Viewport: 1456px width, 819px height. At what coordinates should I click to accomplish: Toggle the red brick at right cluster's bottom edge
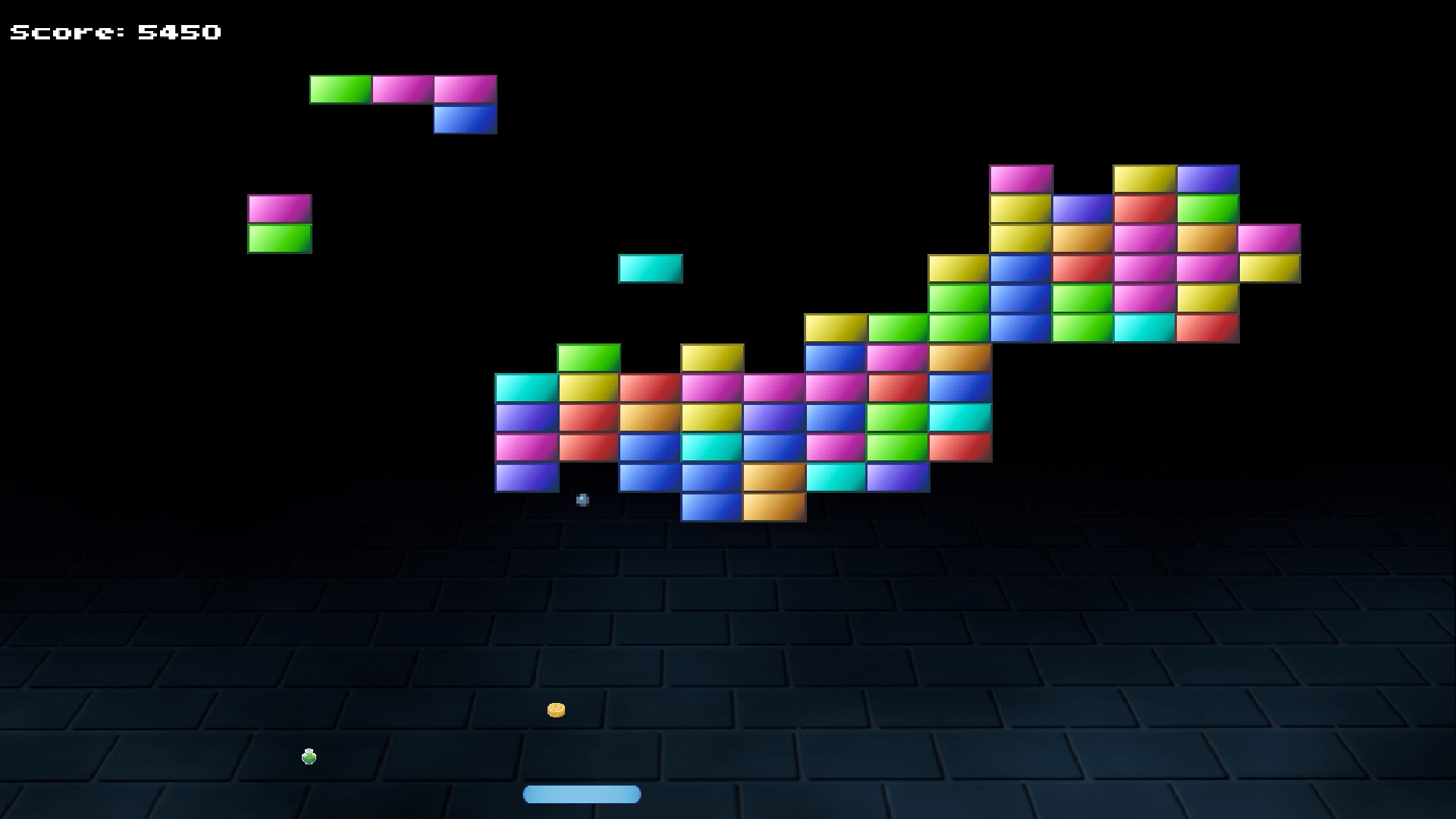1207,327
